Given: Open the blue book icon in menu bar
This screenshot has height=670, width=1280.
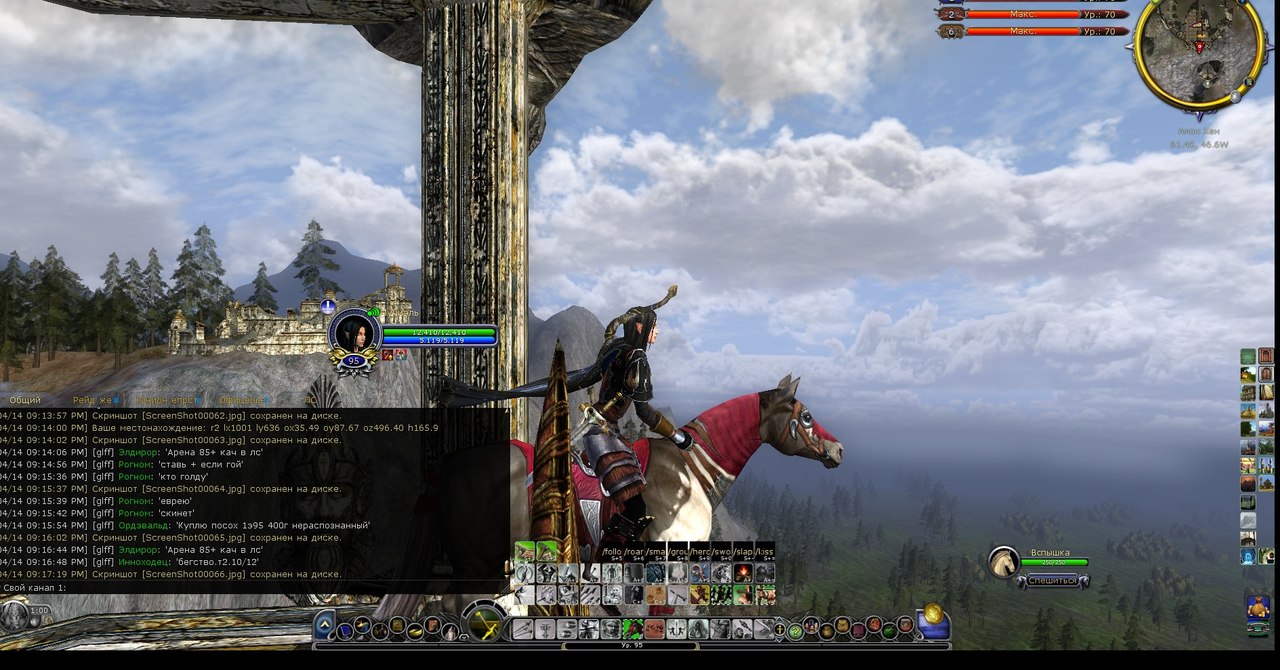Looking at the screenshot, I should (345, 630).
